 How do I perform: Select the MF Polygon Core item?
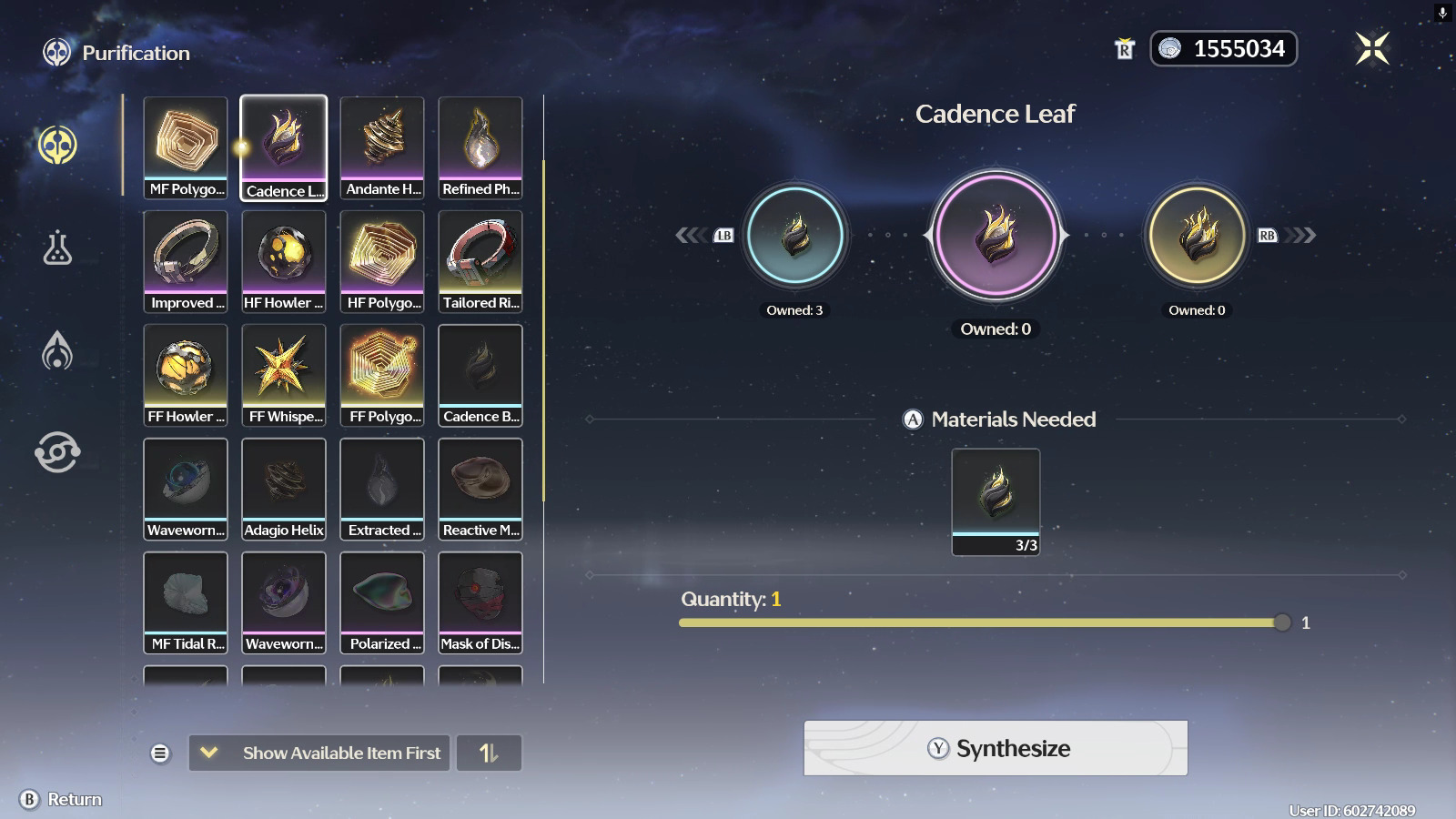click(186, 147)
